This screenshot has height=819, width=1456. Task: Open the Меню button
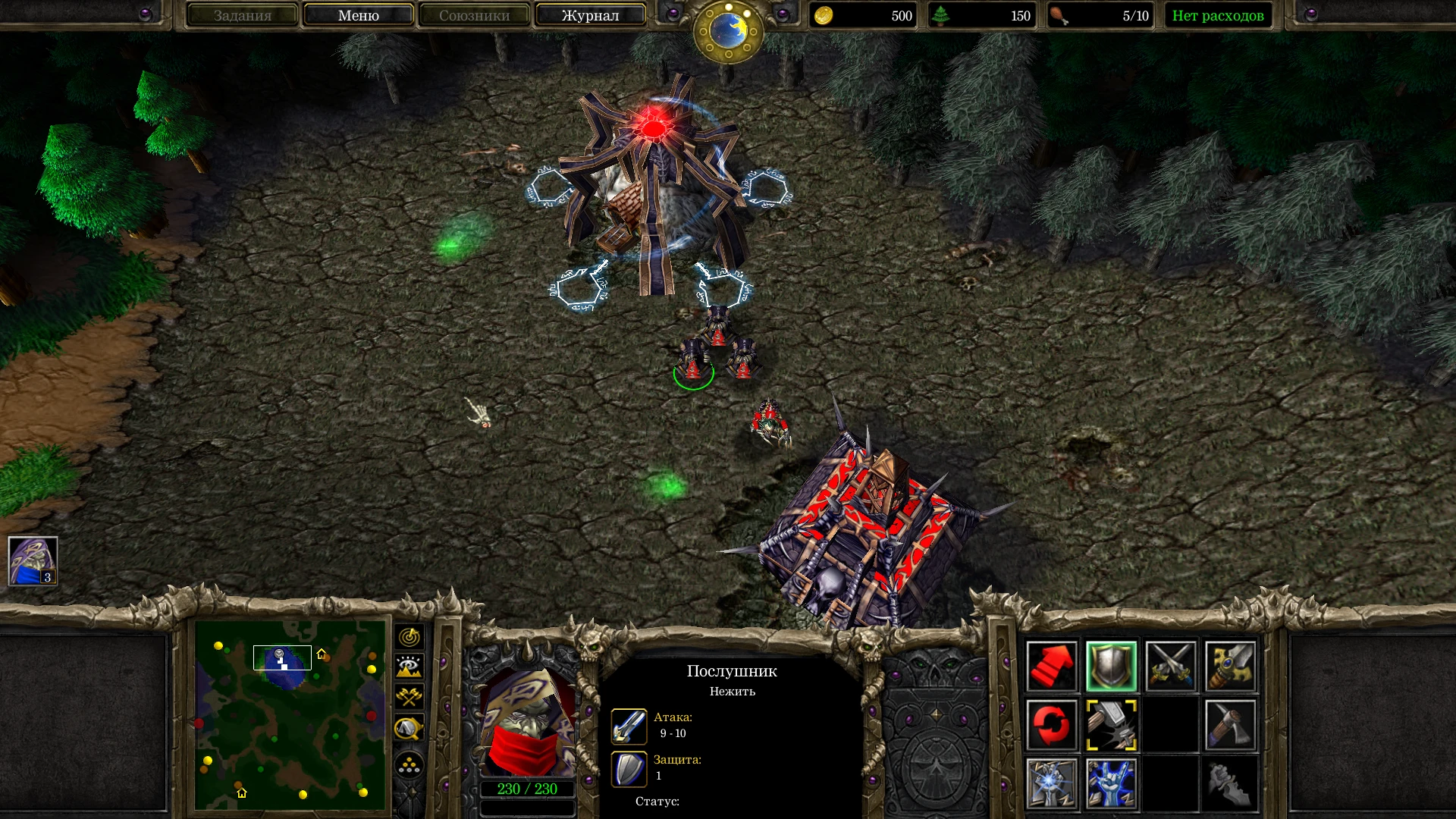click(358, 15)
